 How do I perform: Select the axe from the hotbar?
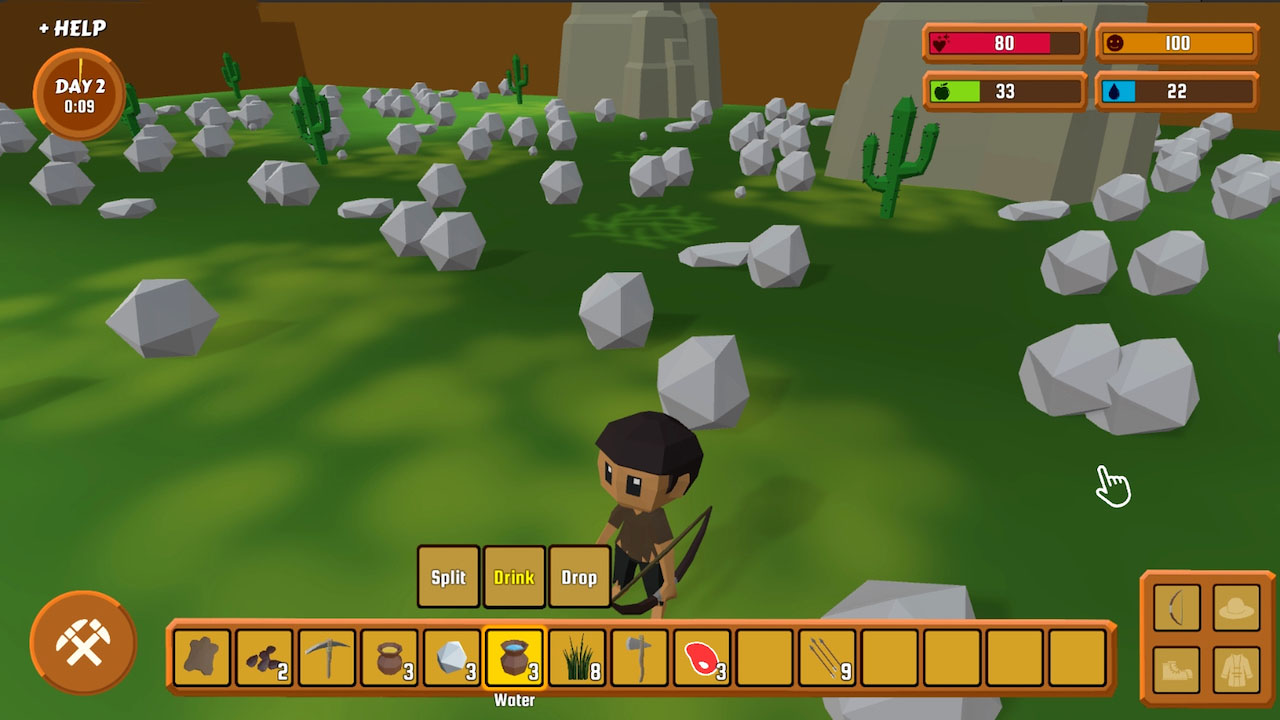[x=640, y=658]
